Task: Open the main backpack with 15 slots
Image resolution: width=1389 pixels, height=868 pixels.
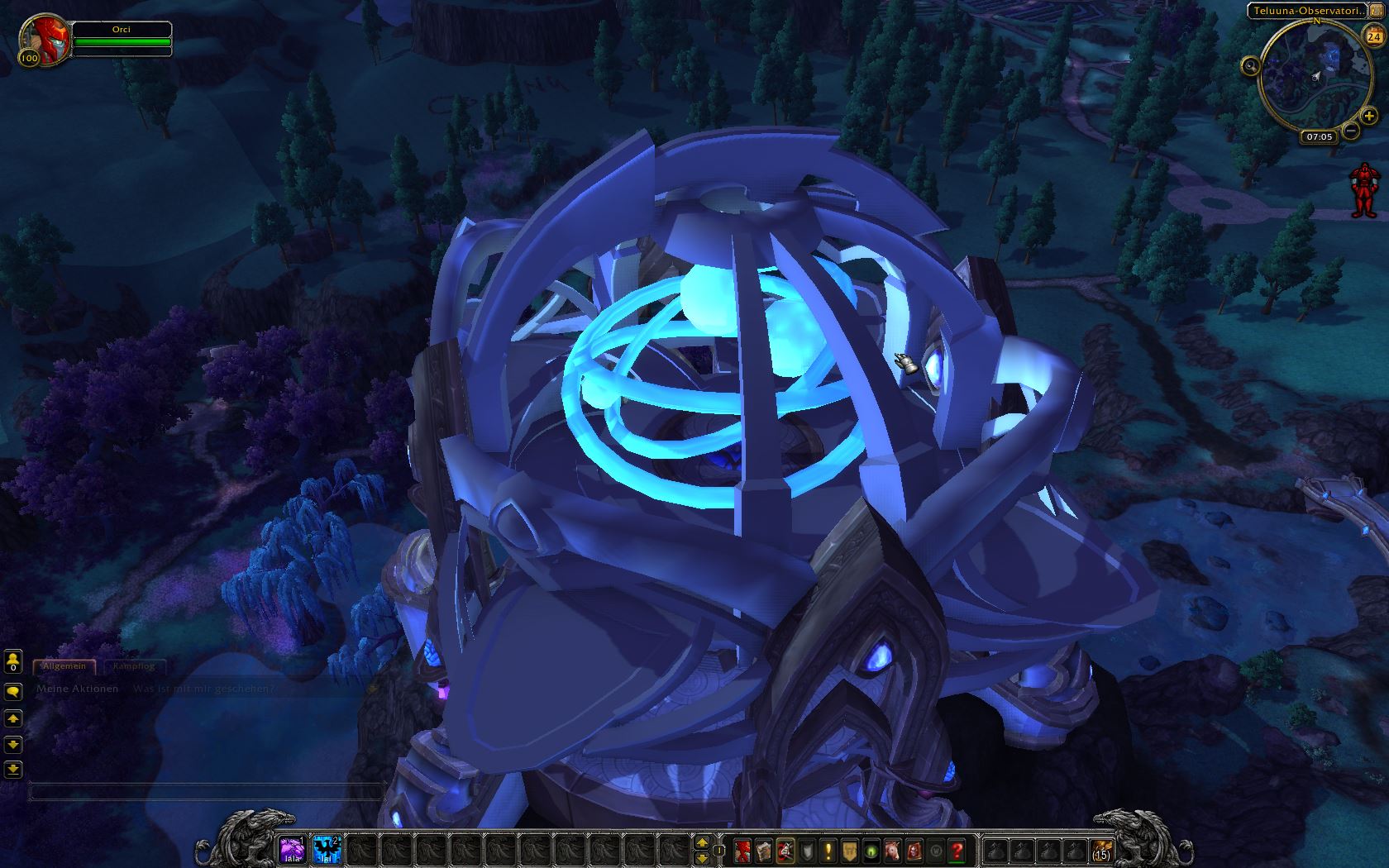Action: pos(1101,850)
